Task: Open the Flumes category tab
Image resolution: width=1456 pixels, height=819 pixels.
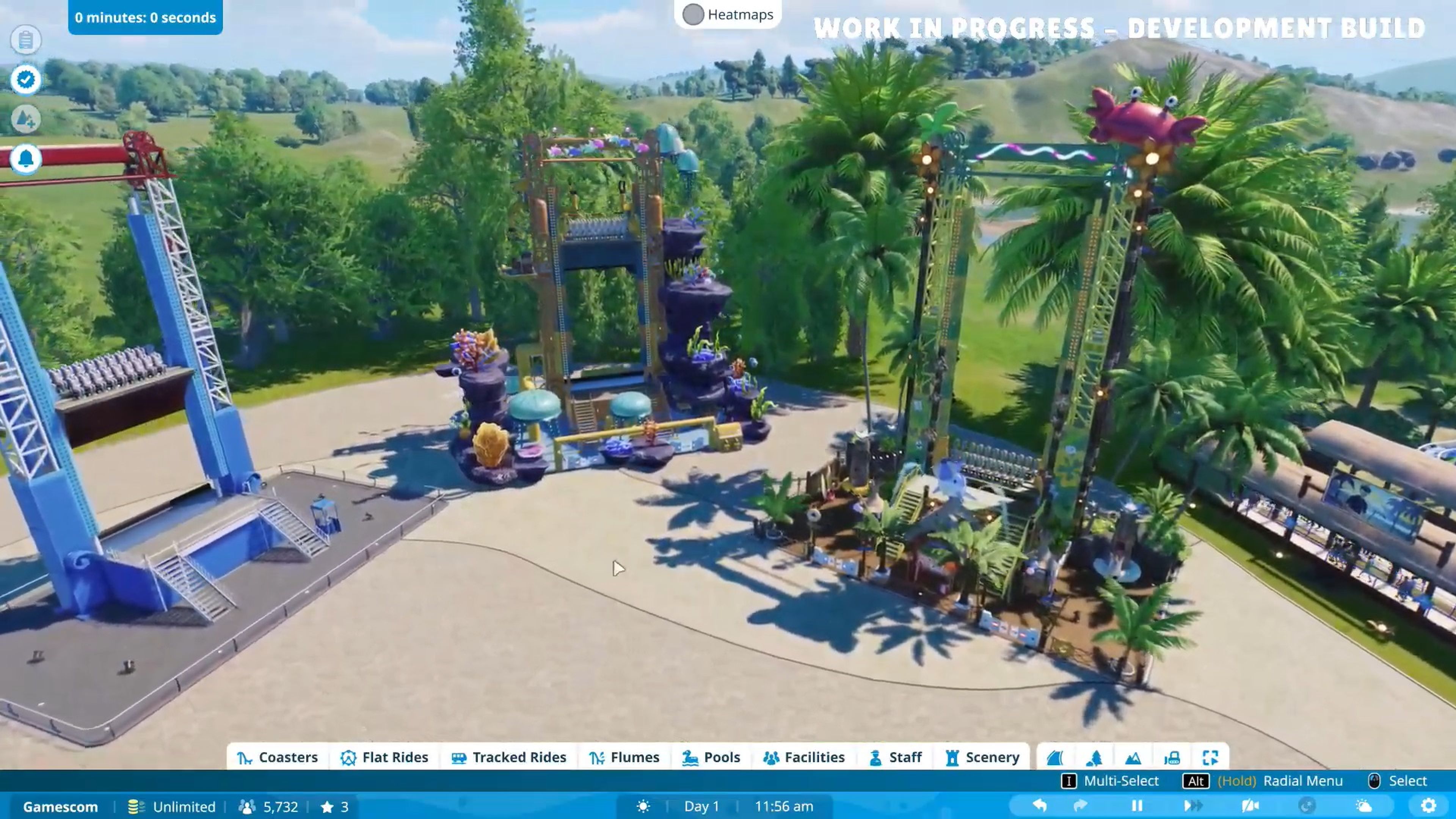Action: click(x=625, y=758)
